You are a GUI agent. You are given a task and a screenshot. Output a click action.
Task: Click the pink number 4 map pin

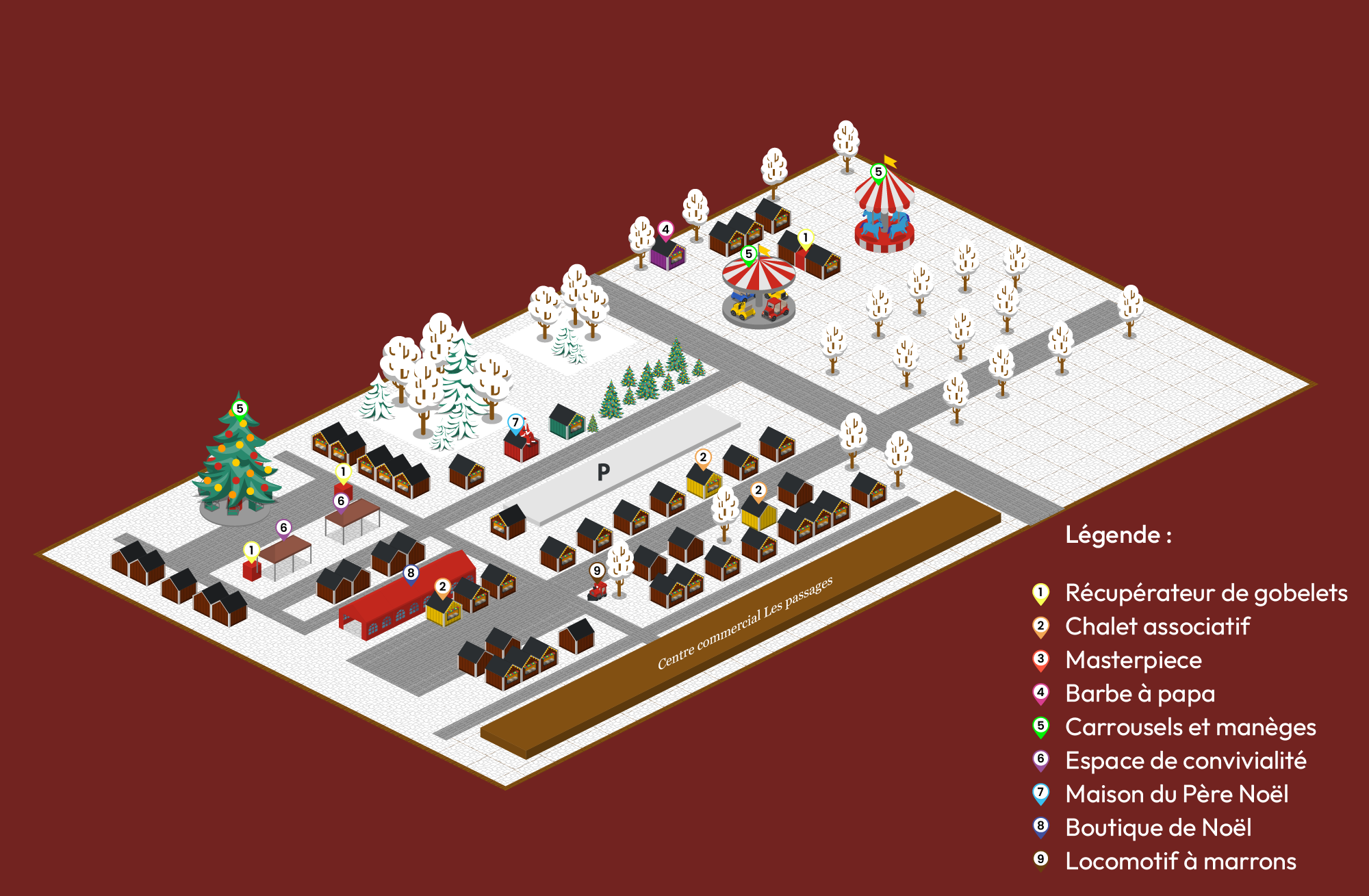coord(665,230)
